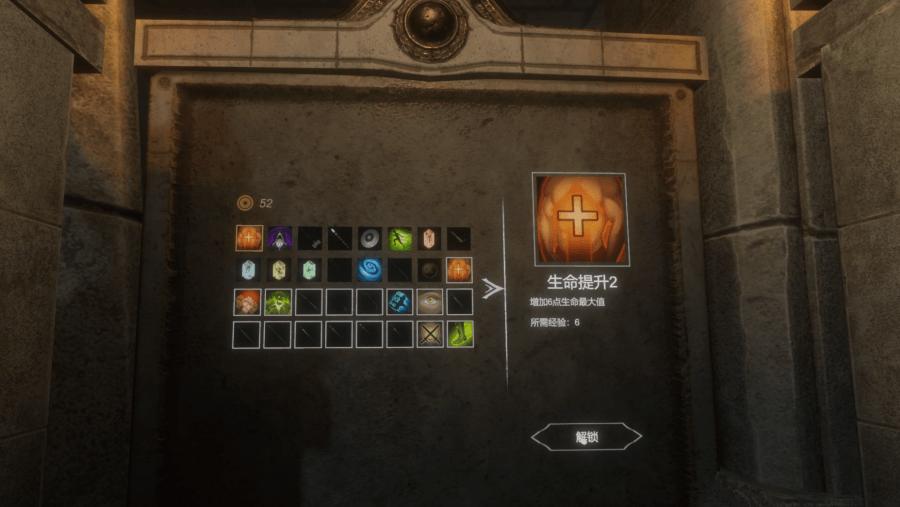The image size is (900, 507).
Task: Select the green boot skill icon
Action: (460, 334)
